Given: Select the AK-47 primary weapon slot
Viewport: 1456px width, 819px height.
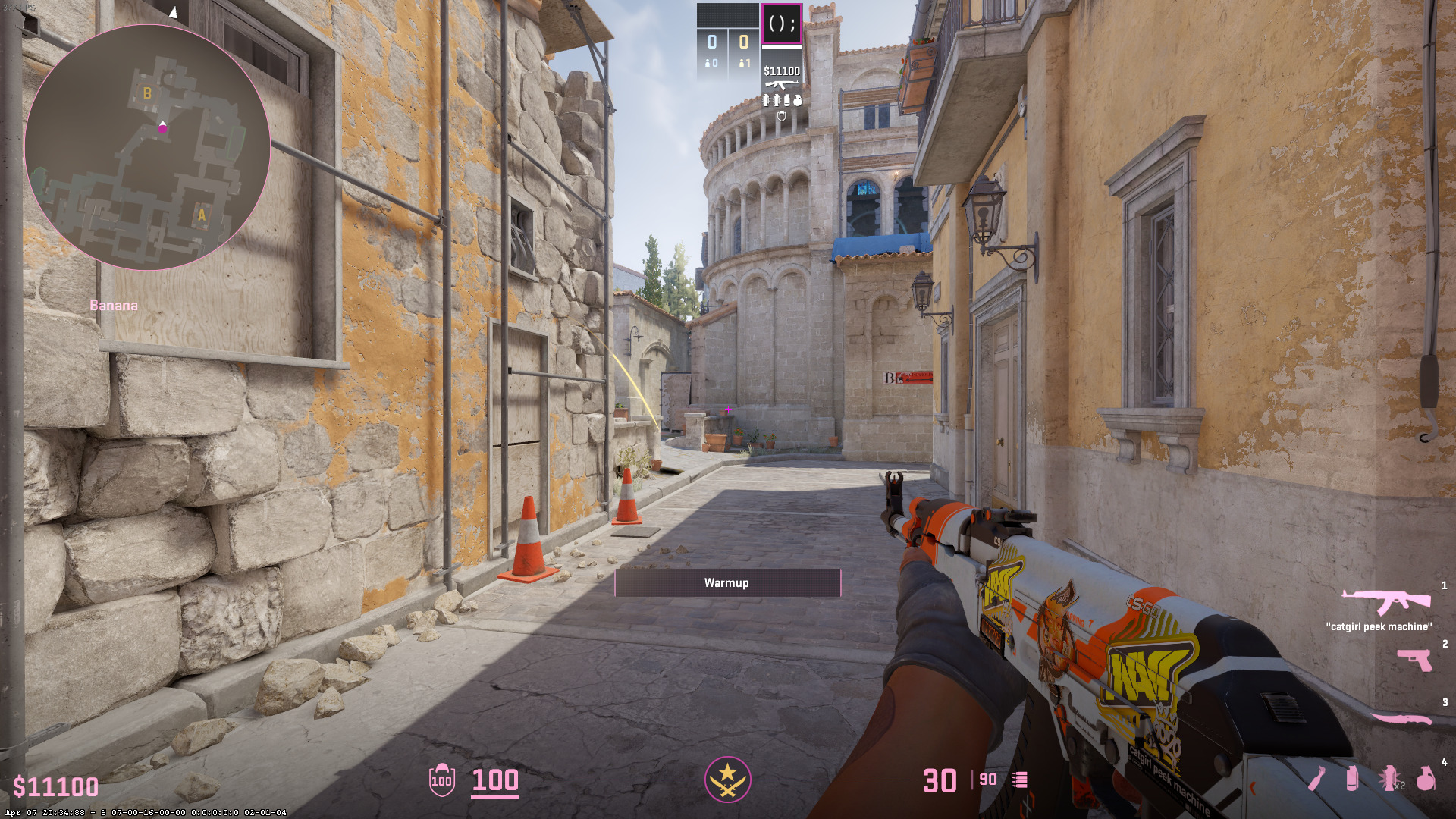Looking at the screenshot, I should coord(1385,601).
